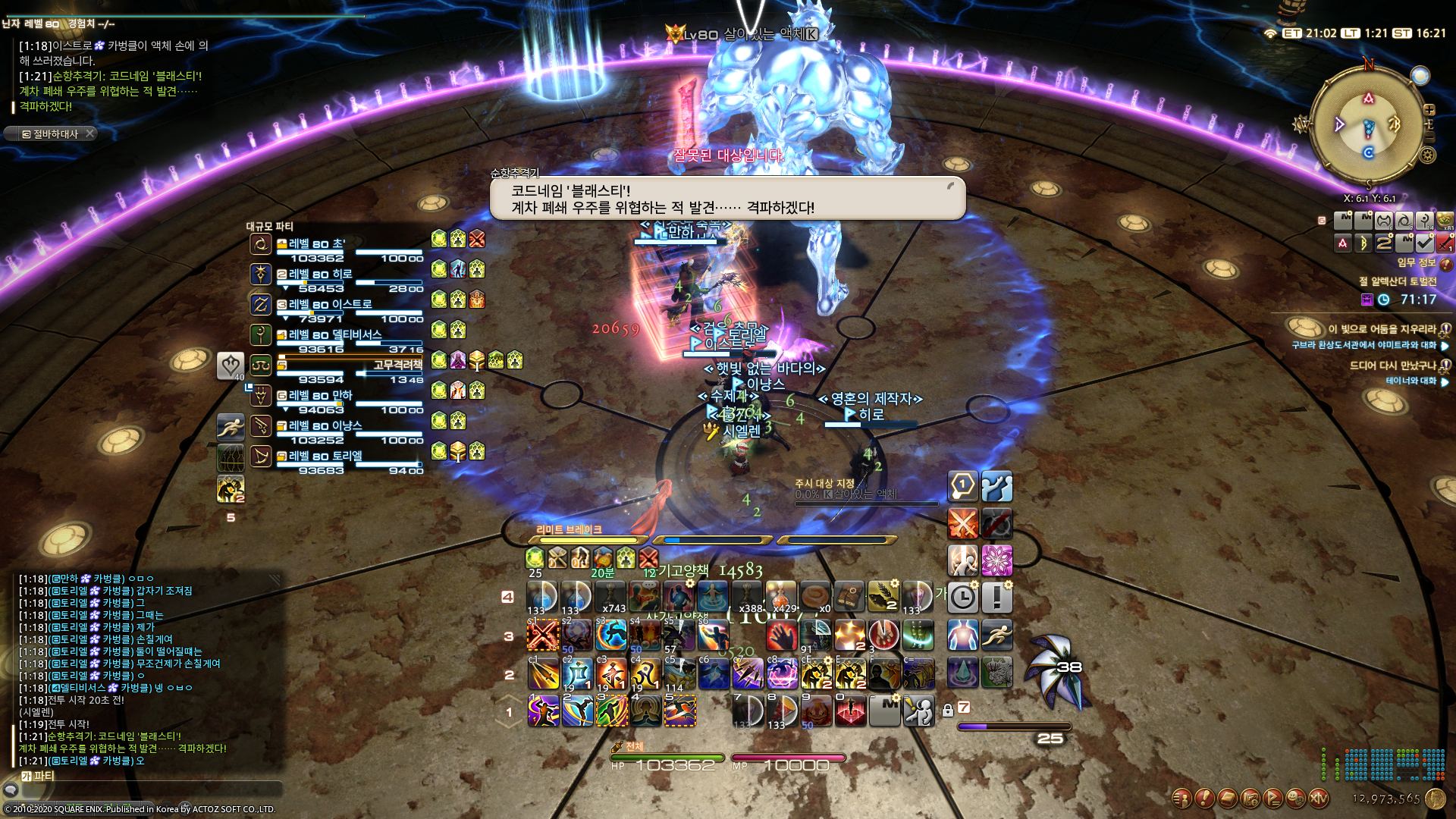Click the circular minimap
The image size is (1456, 819).
(1368, 125)
